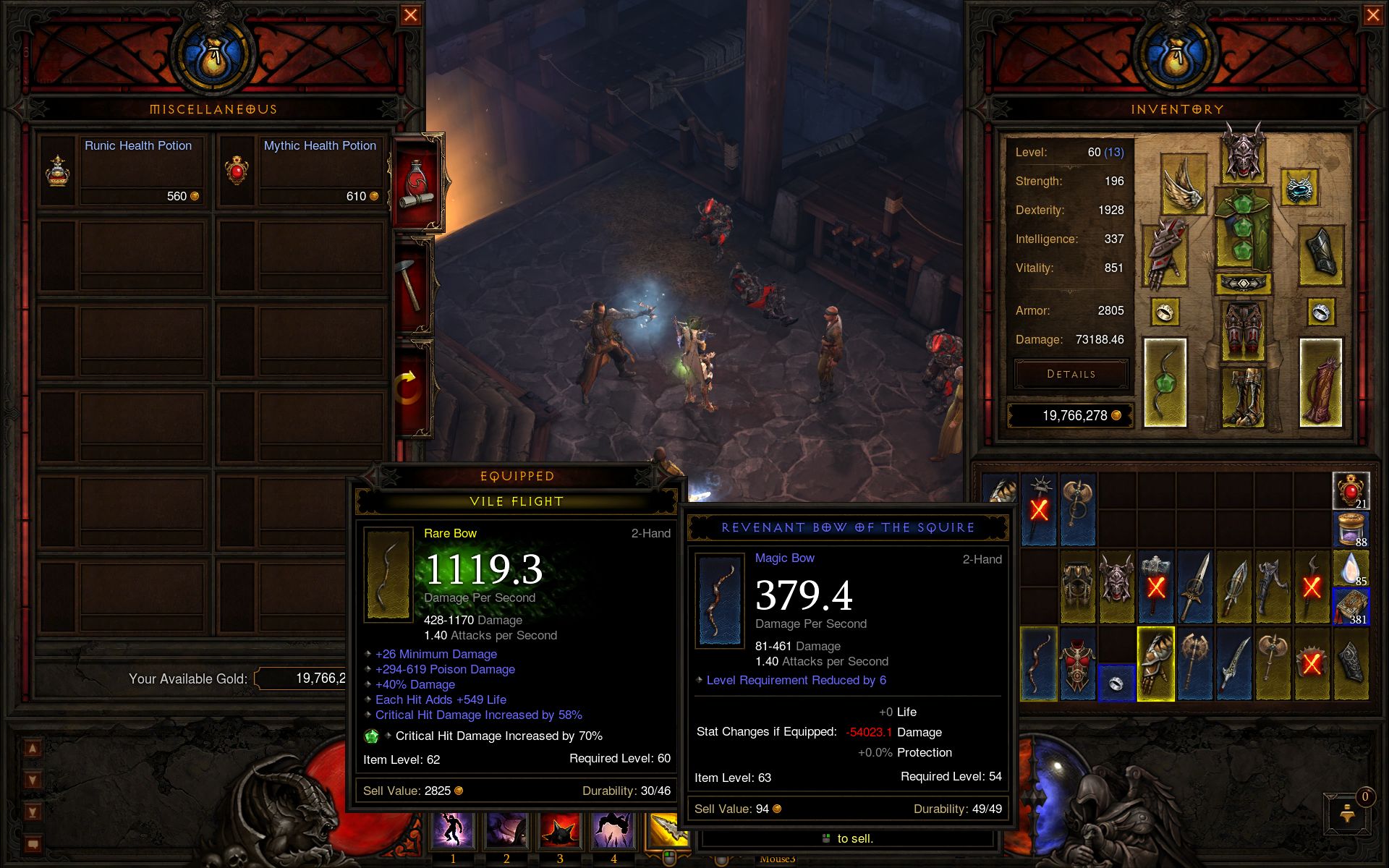
Task: Select the equipped bow in the main-hand slot
Action: tap(1165, 382)
